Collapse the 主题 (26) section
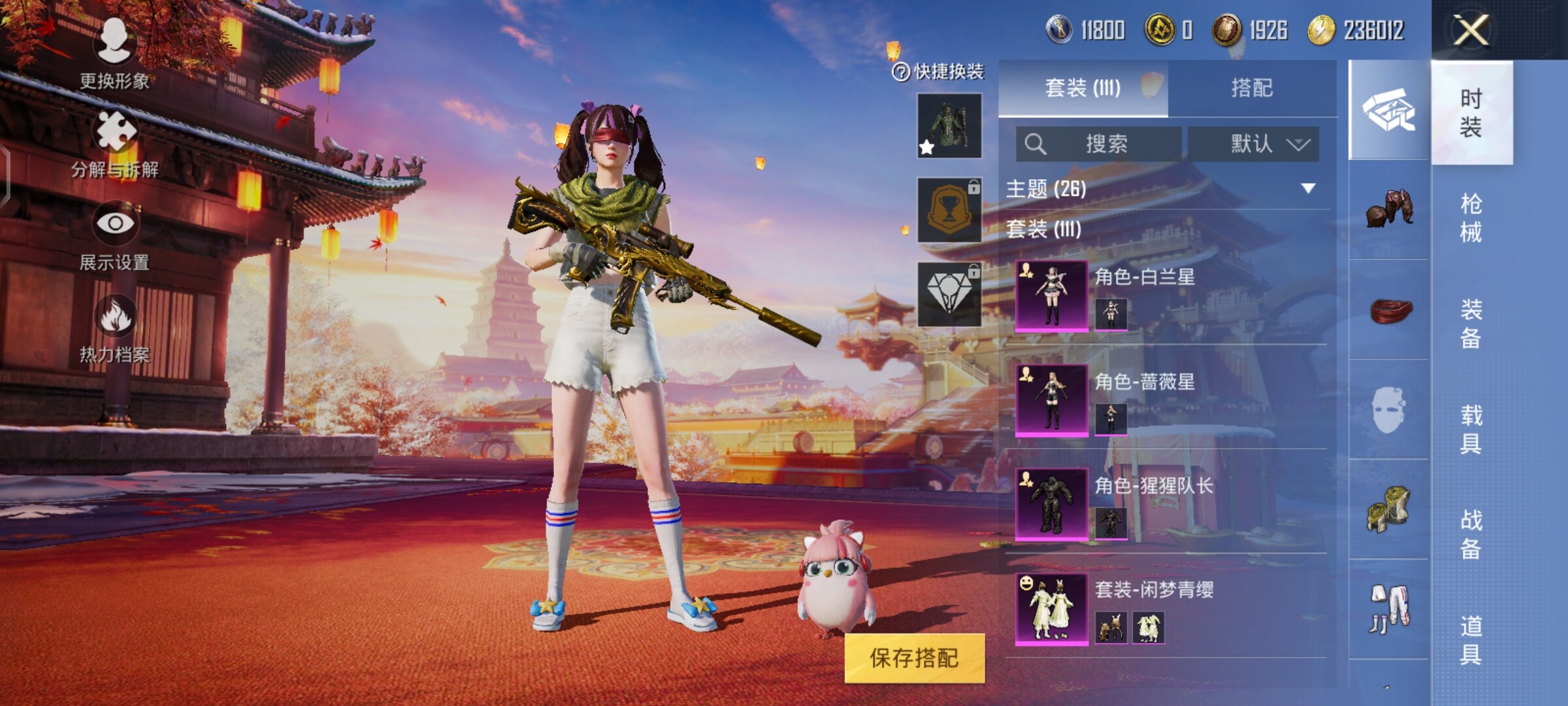 click(x=1307, y=189)
